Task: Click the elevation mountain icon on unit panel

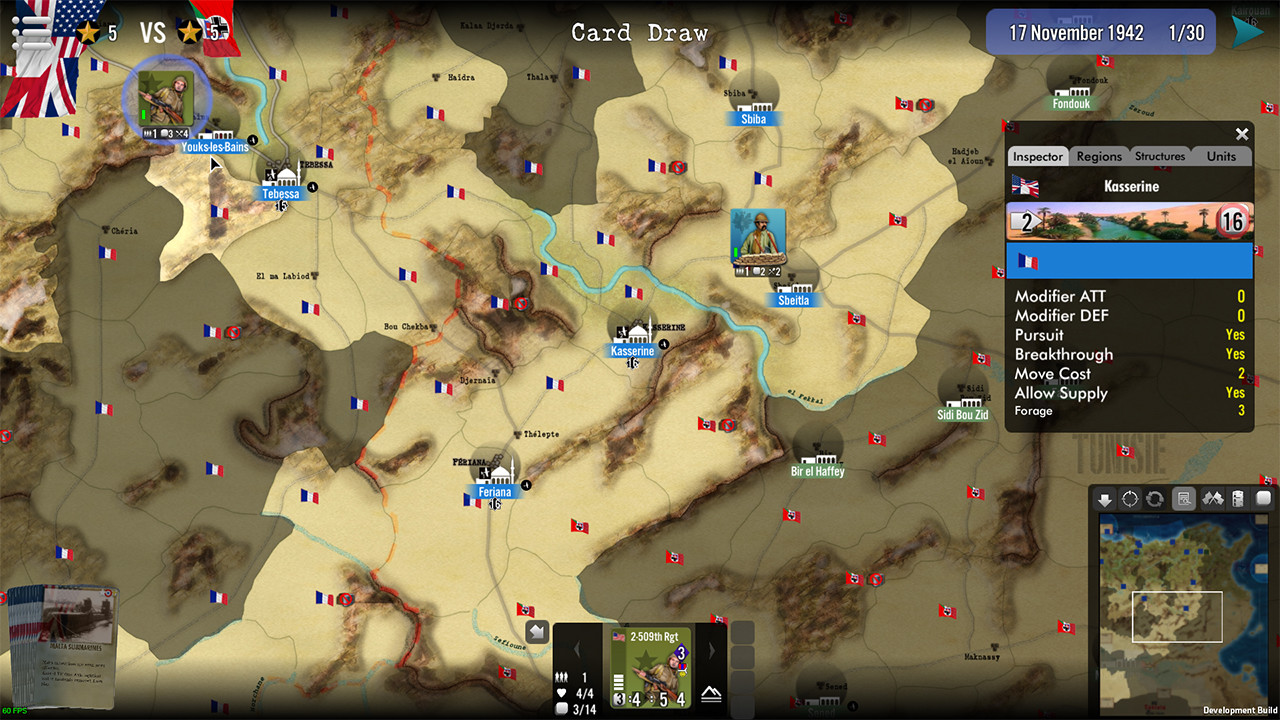Action: click(x=712, y=693)
